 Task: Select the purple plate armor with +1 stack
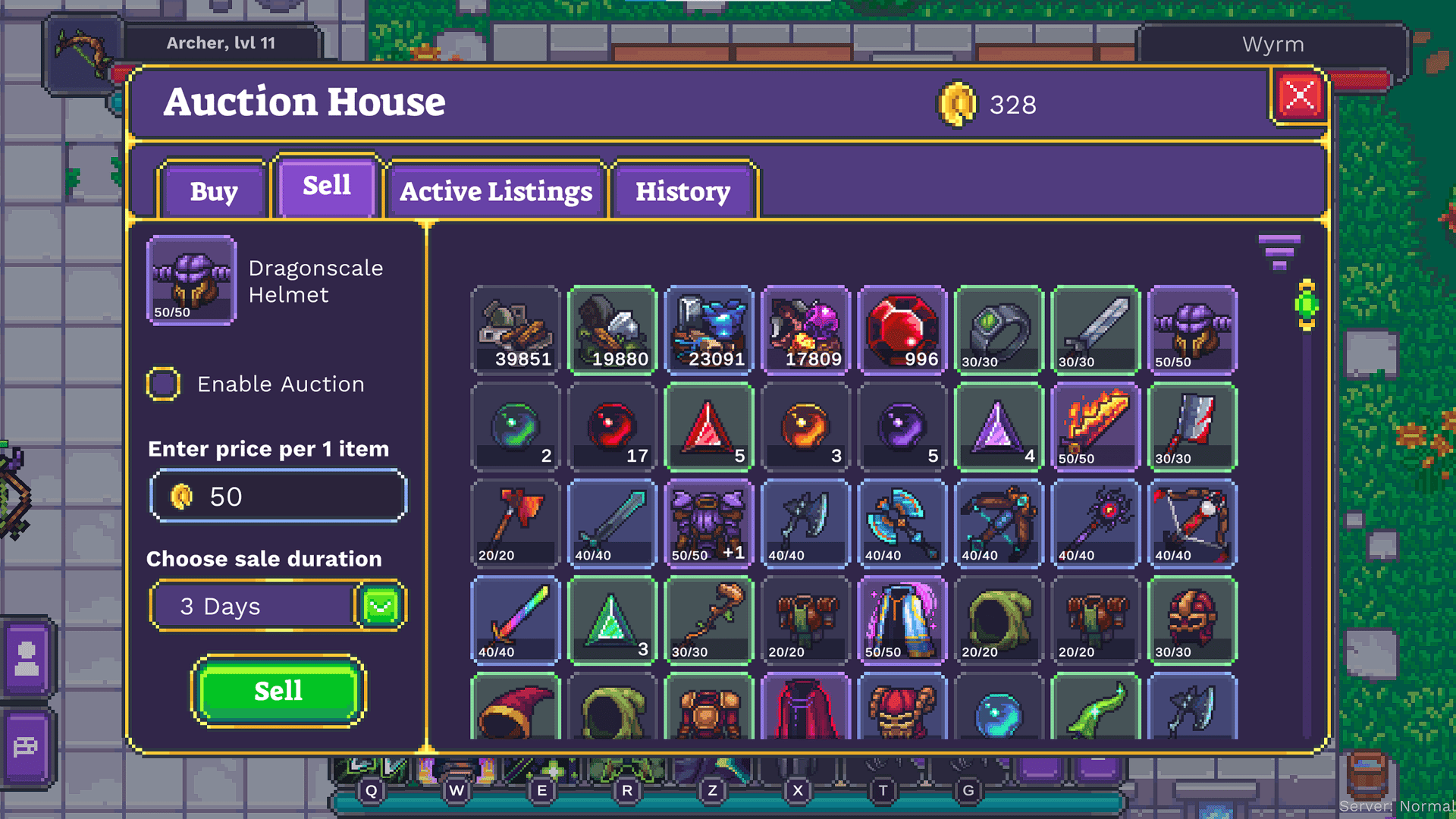pyautogui.click(x=709, y=525)
